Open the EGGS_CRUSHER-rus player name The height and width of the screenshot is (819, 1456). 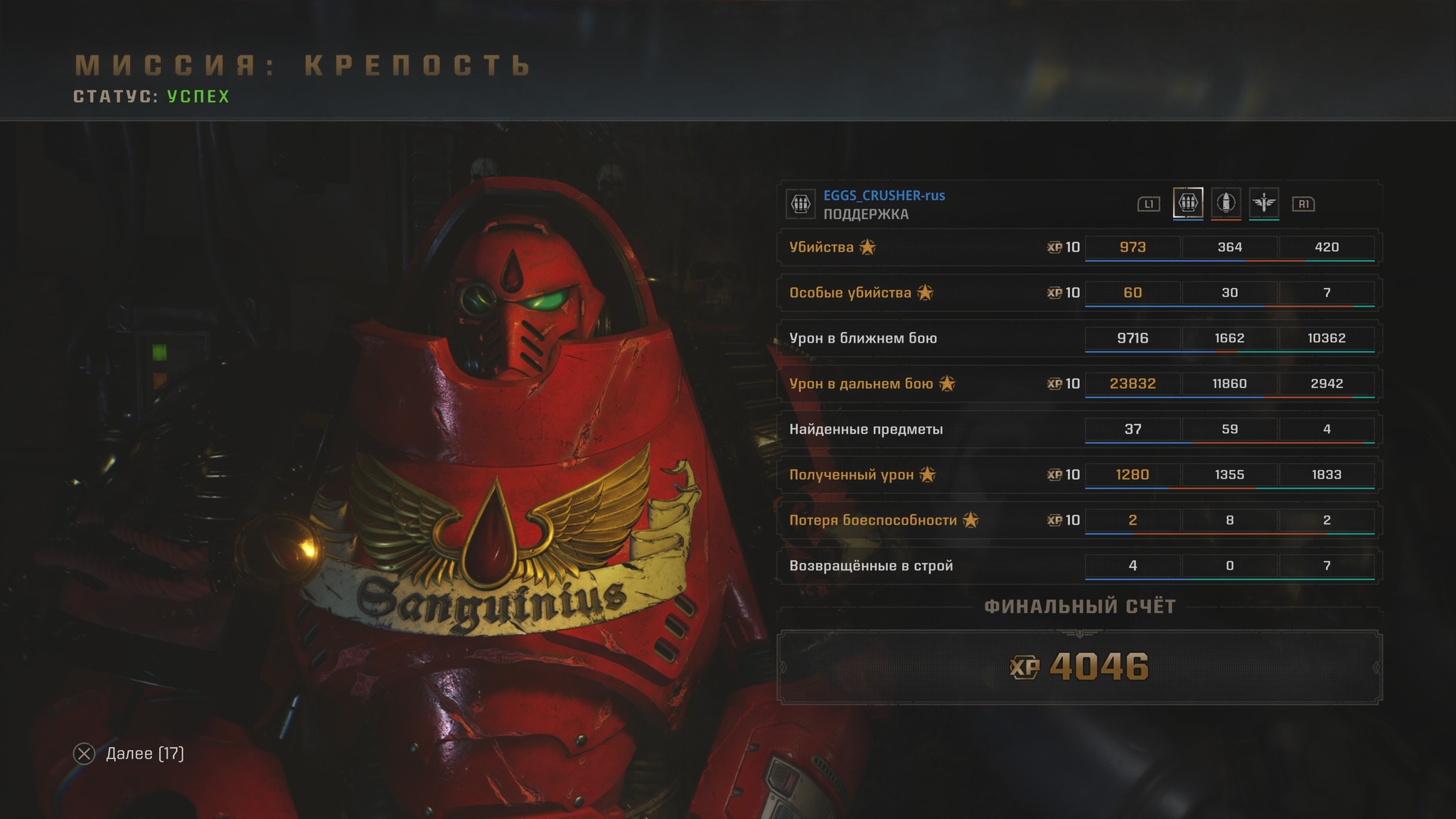[x=884, y=196]
